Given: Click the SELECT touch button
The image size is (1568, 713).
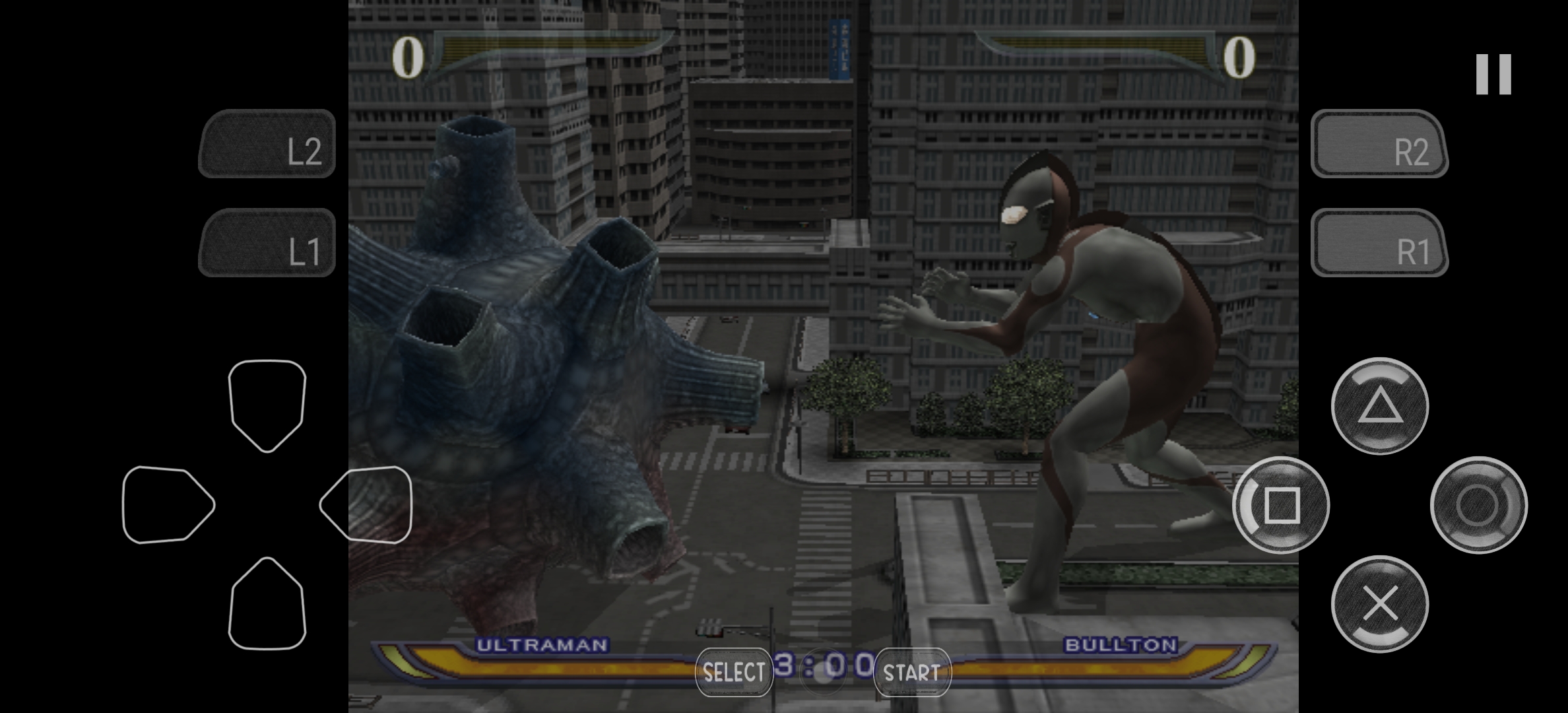Looking at the screenshot, I should 734,672.
